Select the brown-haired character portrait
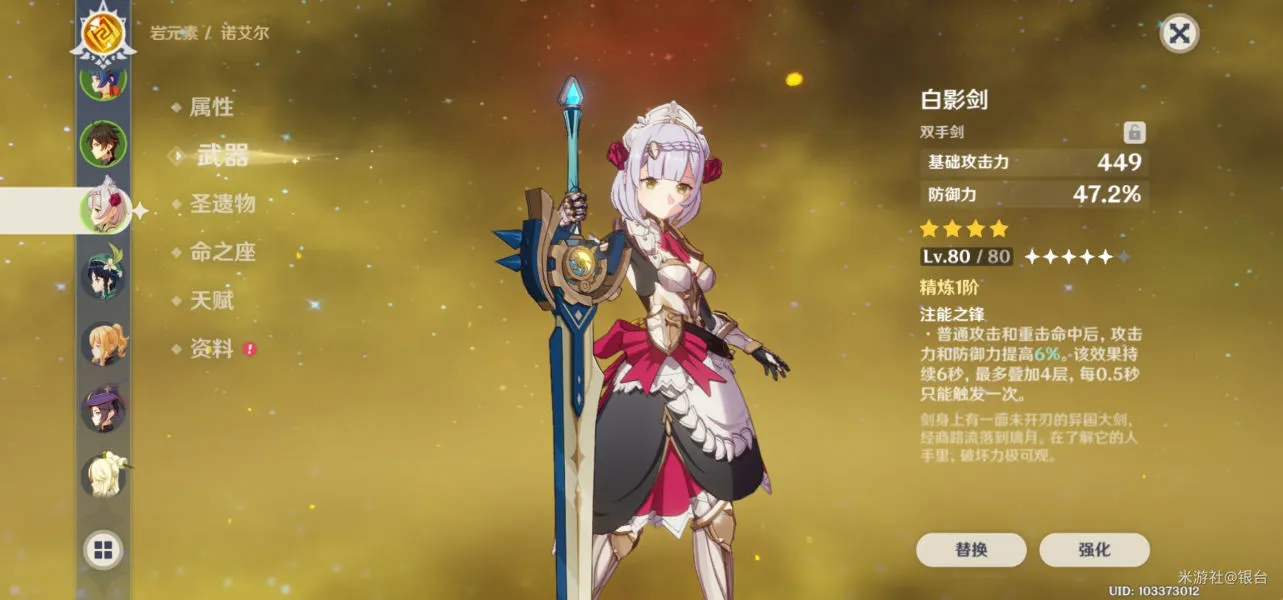1283x600 pixels. [103, 144]
